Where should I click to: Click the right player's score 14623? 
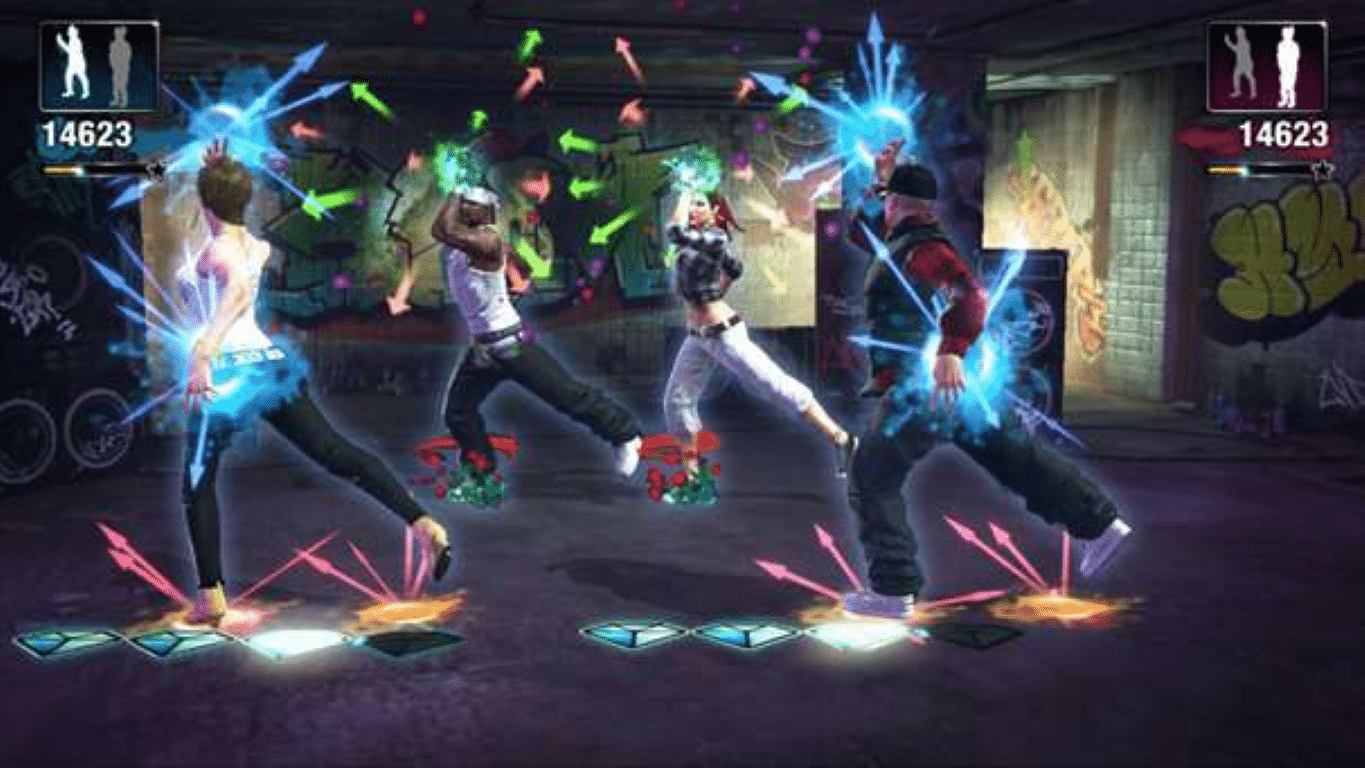coord(1285,132)
